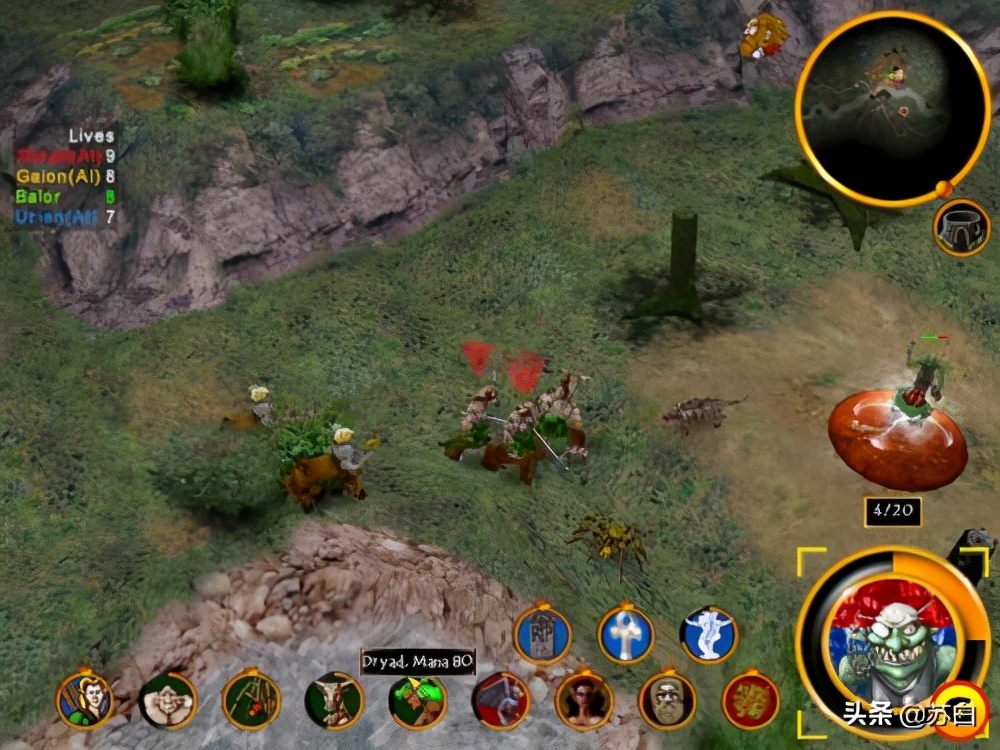Cast the white figure on blue spell
The image size is (1000, 750).
pos(709,635)
